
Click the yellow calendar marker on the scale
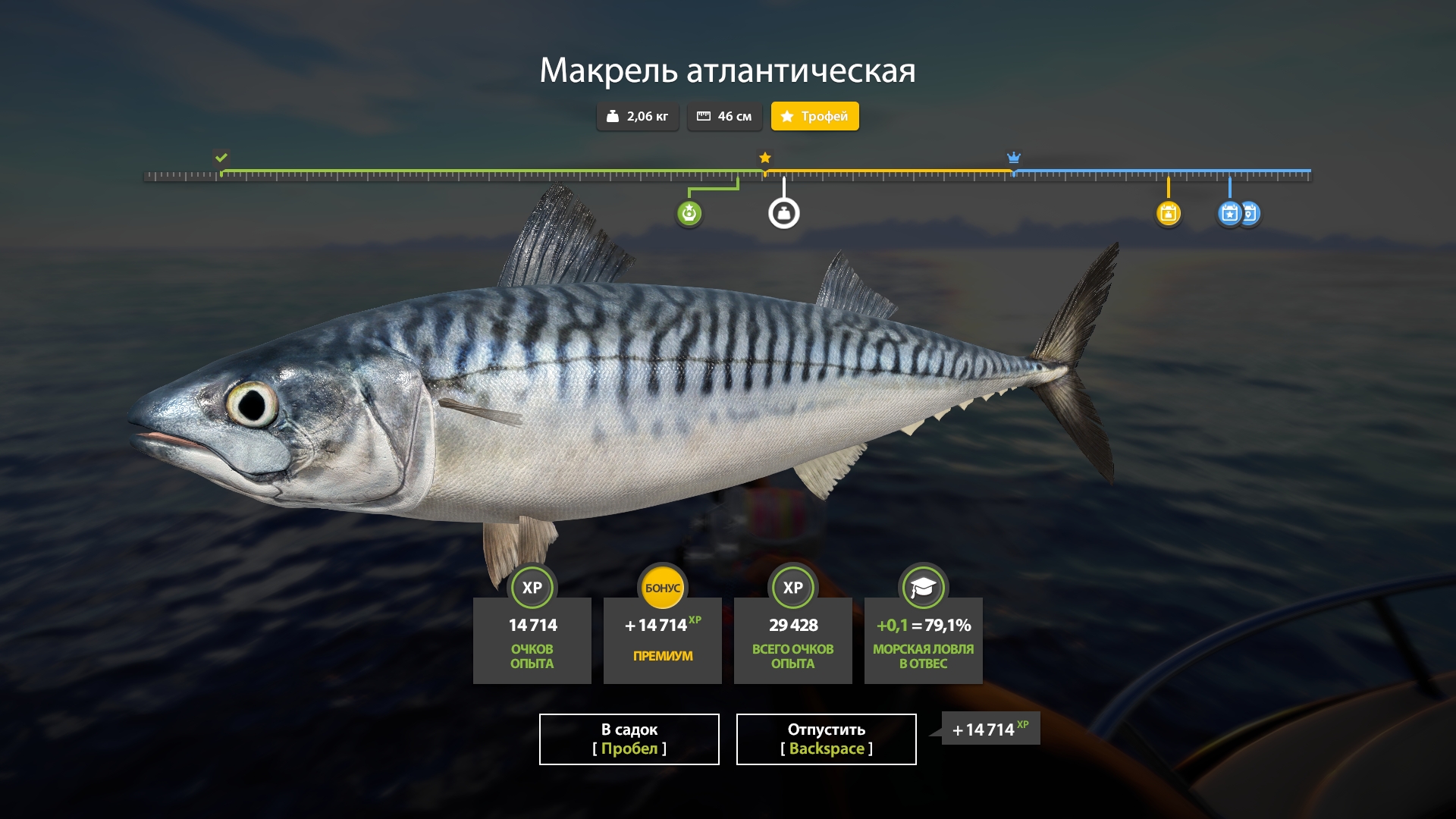point(1168,214)
